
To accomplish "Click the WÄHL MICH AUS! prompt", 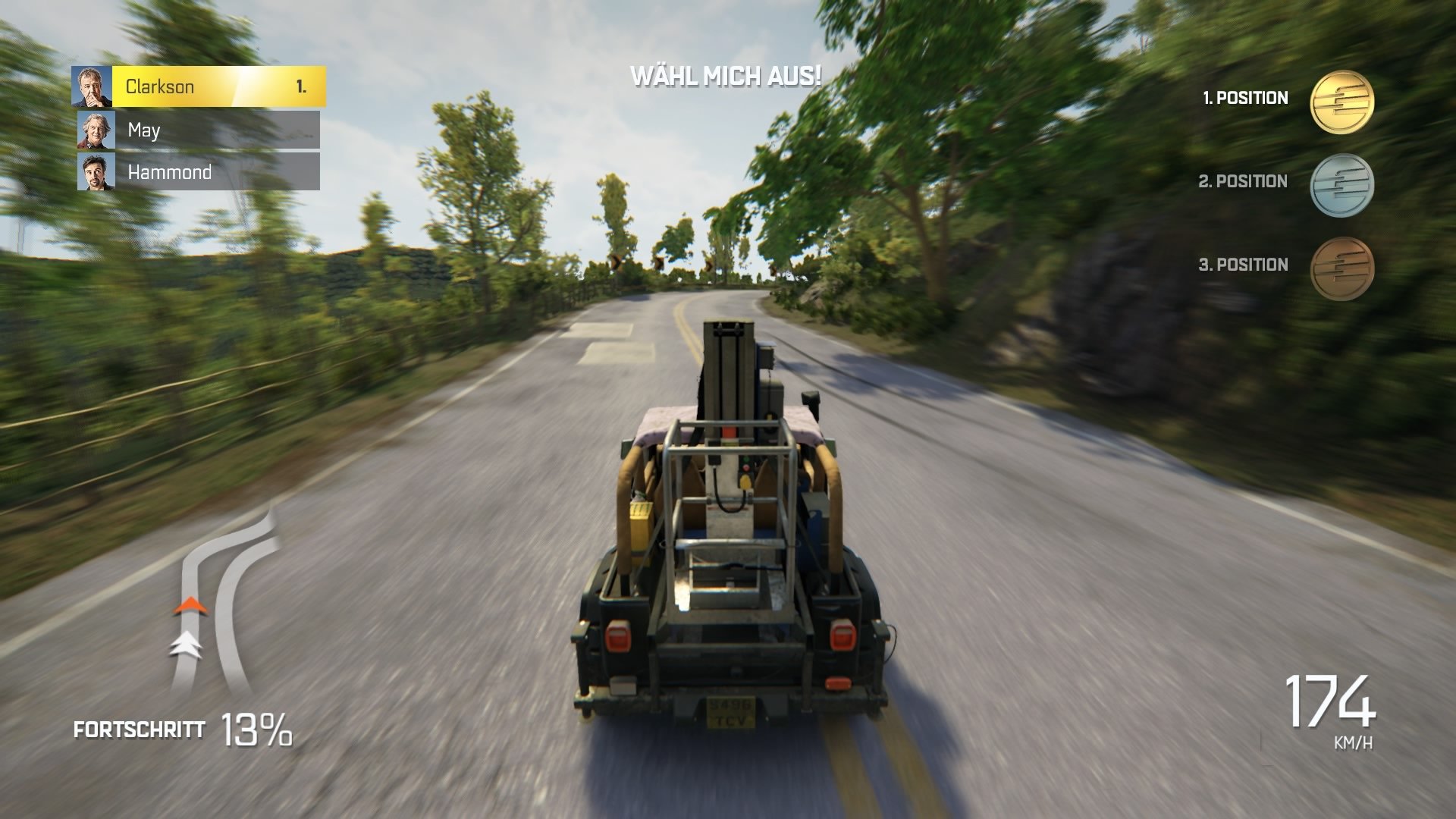I will pos(726,76).
